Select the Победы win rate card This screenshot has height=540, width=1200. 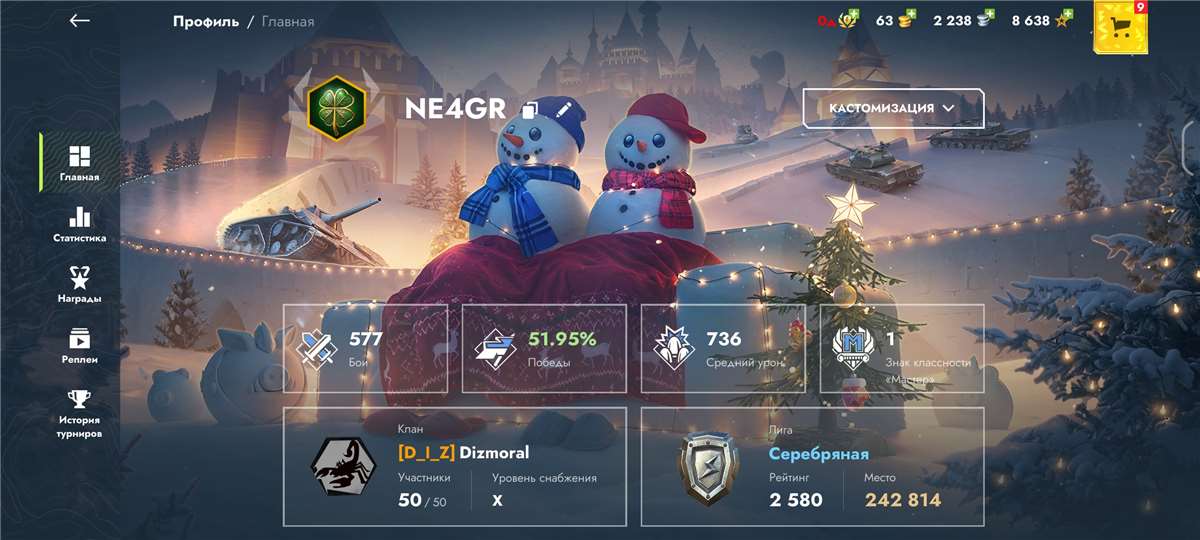[547, 348]
